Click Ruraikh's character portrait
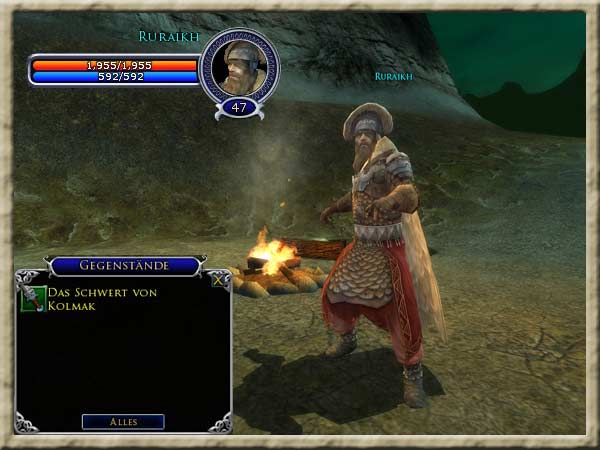This screenshot has width=600, height=450. pyautogui.click(x=240, y=67)
